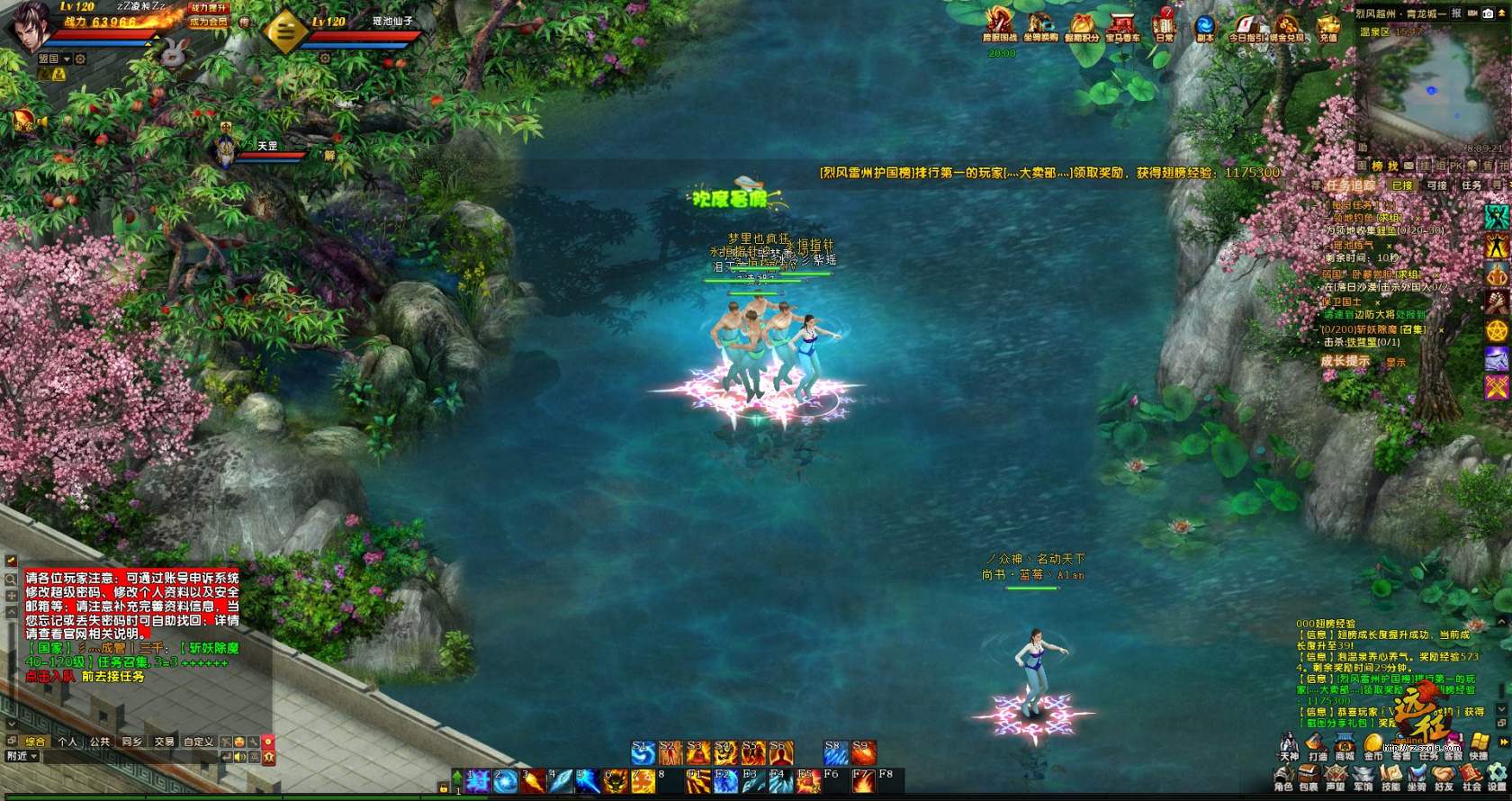Open the 包裹 inventory bag
The width and height of the screenshot is (1512, 801).
(x=1309, y=778)
